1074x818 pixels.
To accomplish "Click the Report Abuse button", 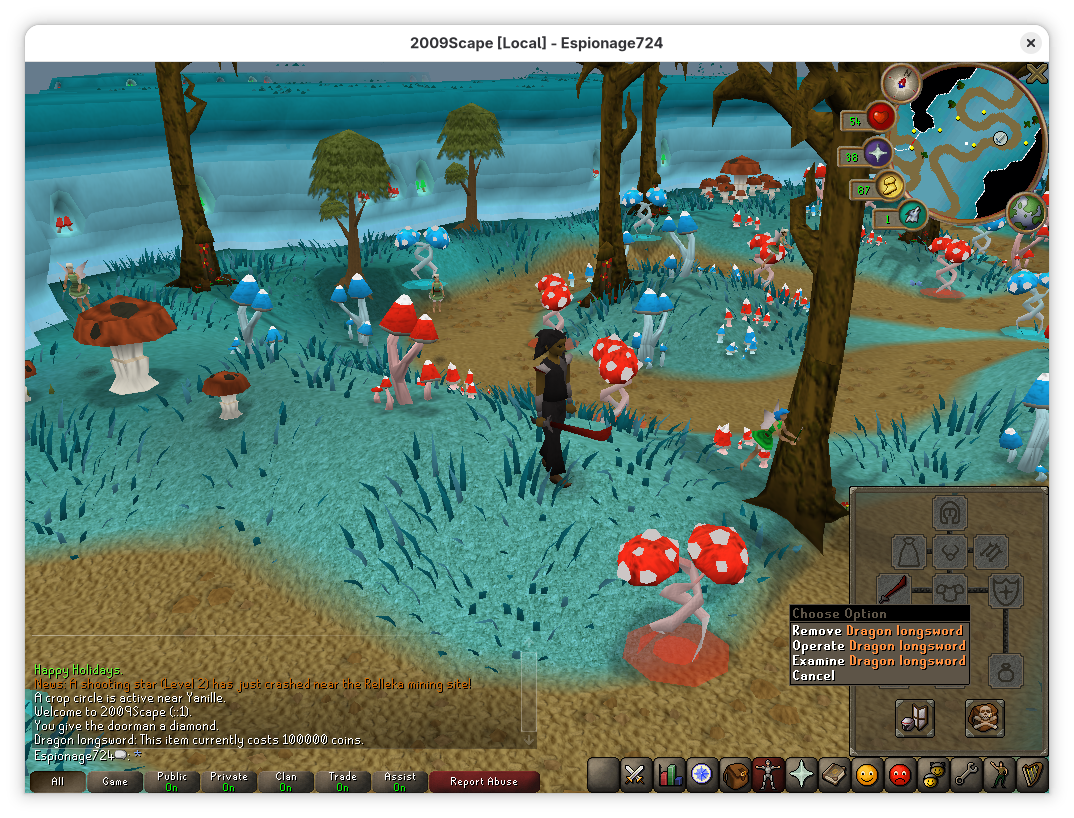I will 484,782.
